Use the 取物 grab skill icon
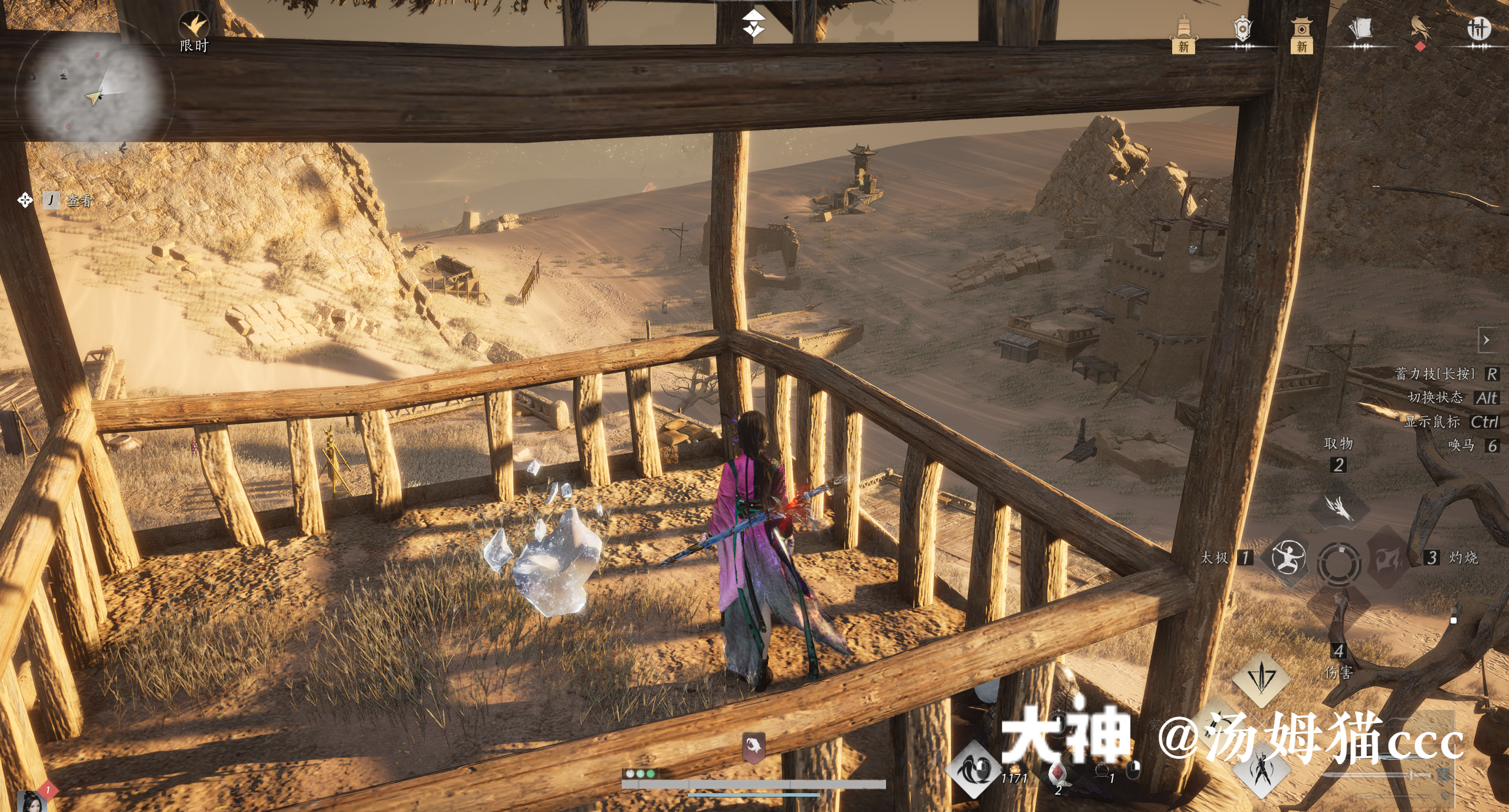Viewport: 1509px width, 812px height. tap(1339, 507)
